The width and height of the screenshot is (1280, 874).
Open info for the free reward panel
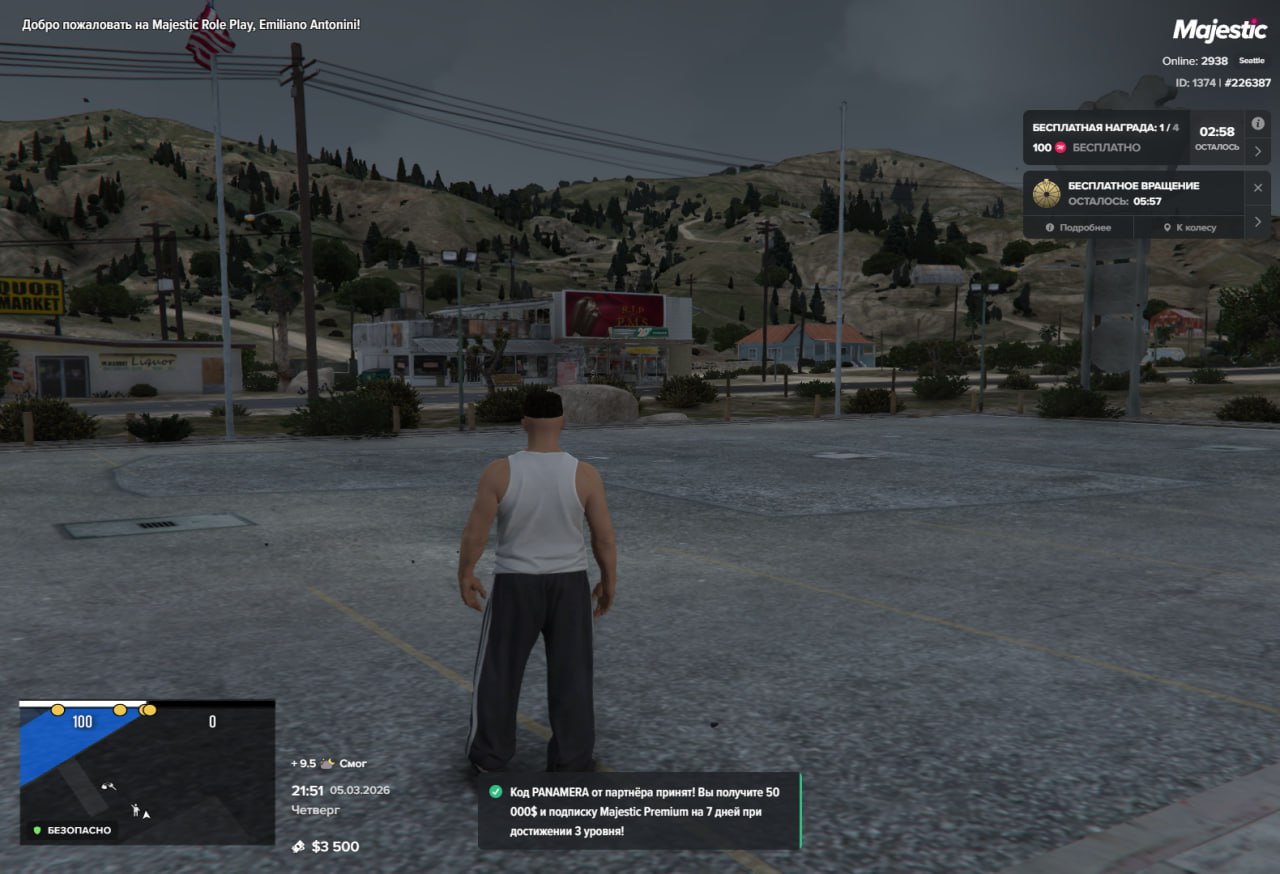coord(1258,123)
